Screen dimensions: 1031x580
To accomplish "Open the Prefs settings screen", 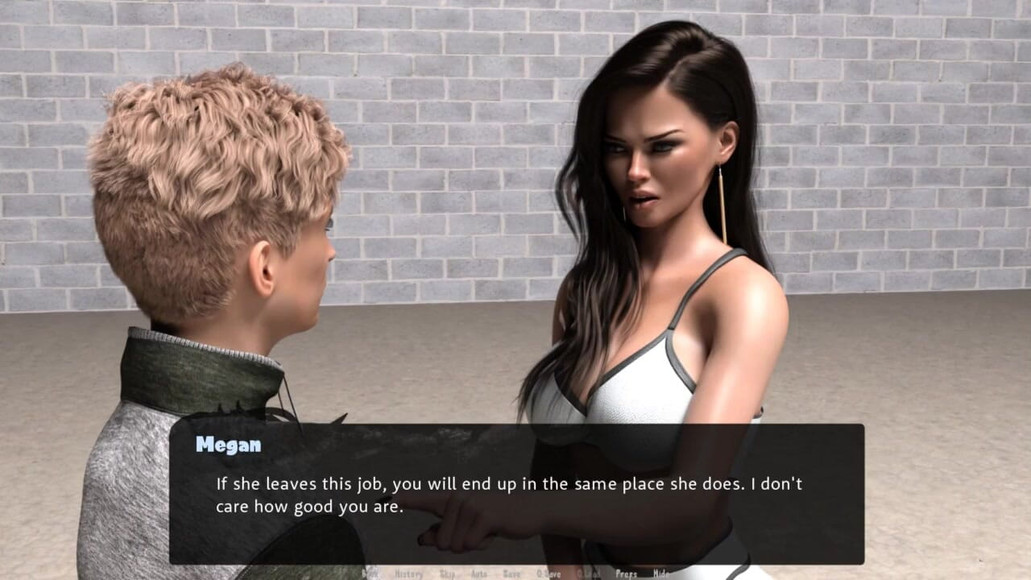I will (x=626, y=574).
